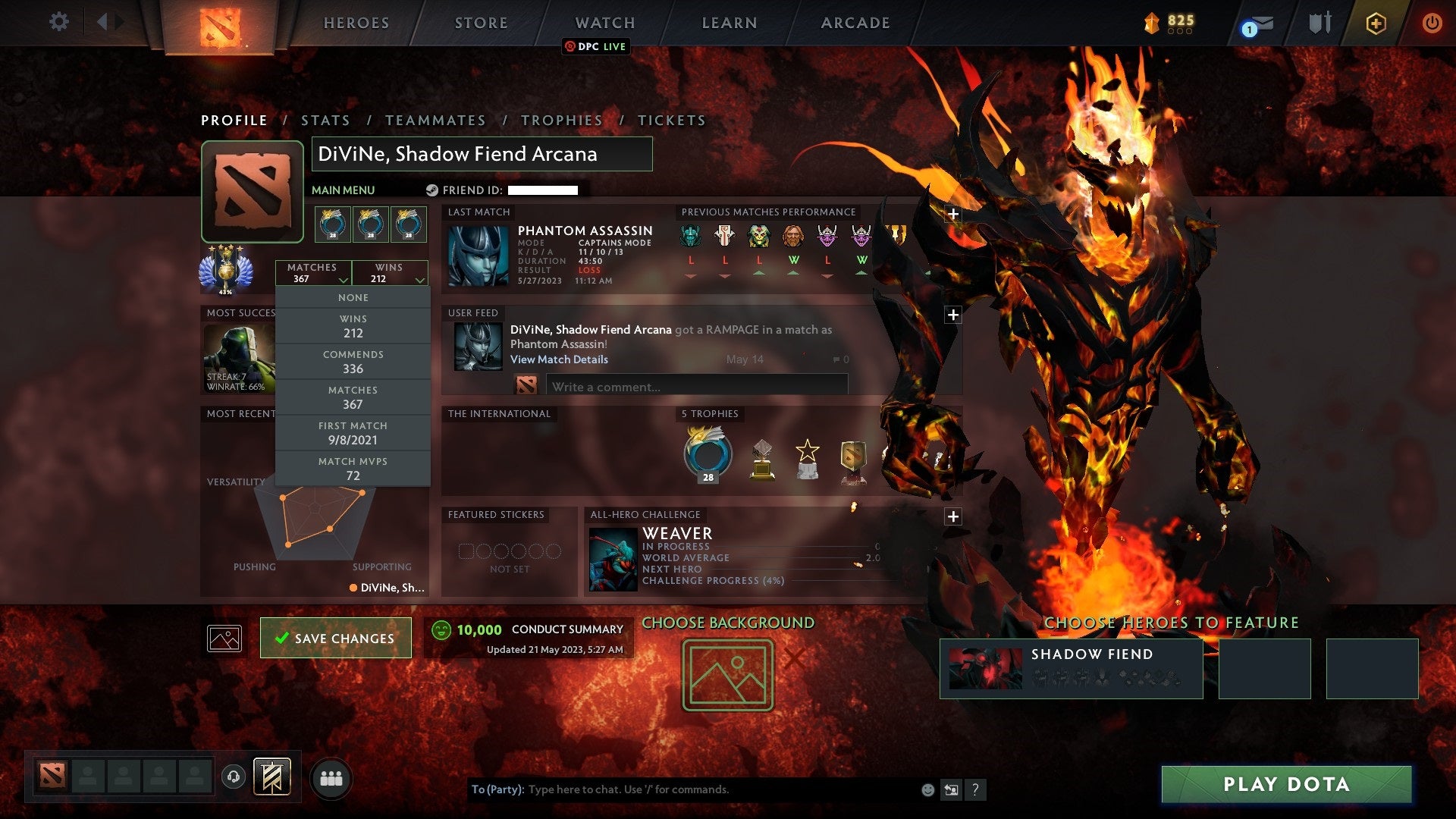Open the ARCADE menu

coord(855,23)
